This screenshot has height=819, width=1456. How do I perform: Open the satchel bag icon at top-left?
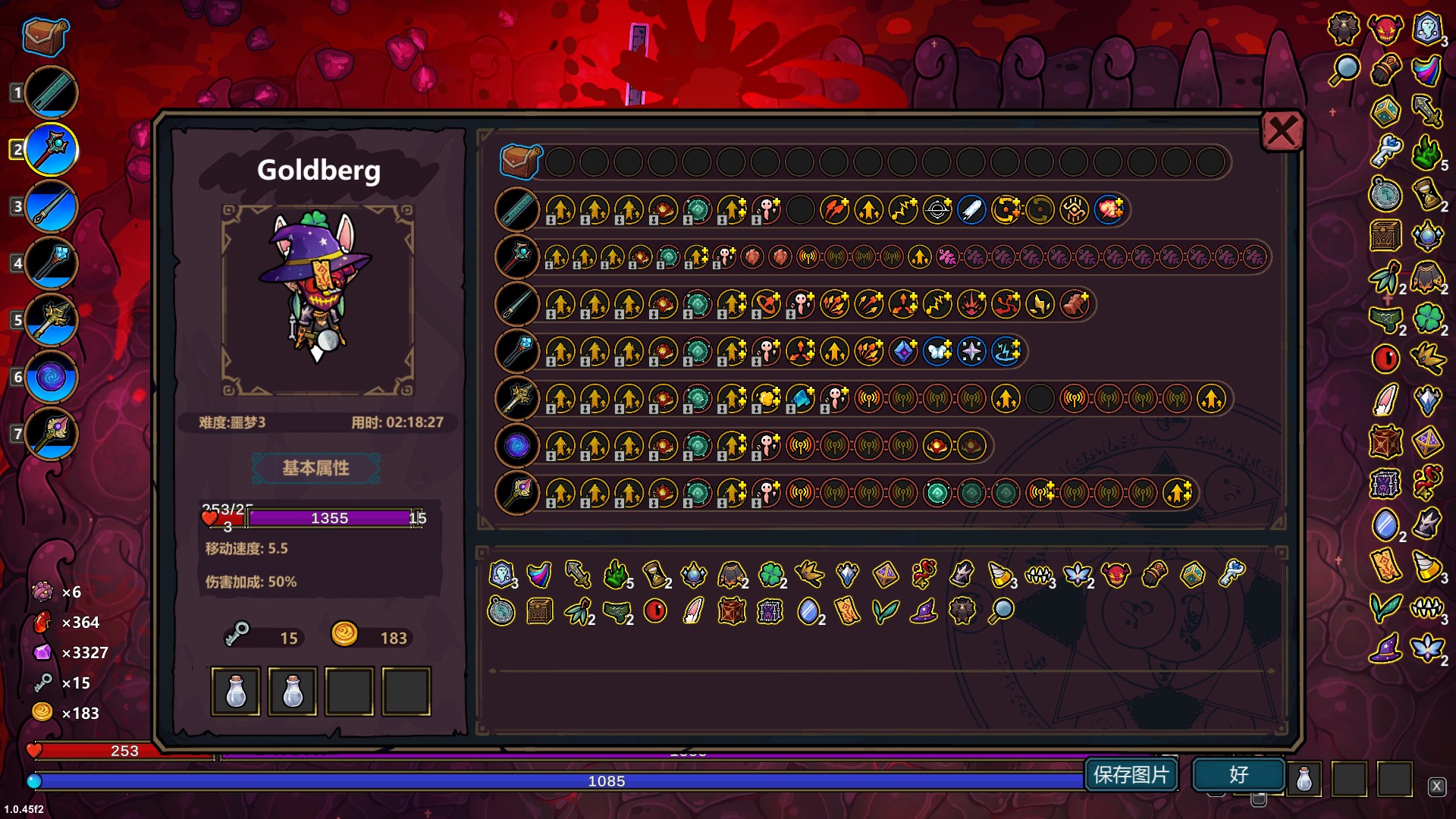(x=45, y=36)
